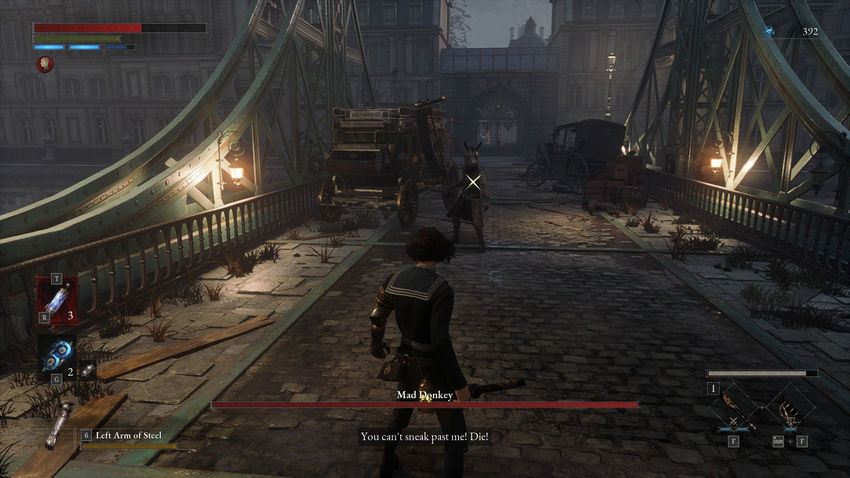Select the Pulse Cell healing item slot

(56, 300)
